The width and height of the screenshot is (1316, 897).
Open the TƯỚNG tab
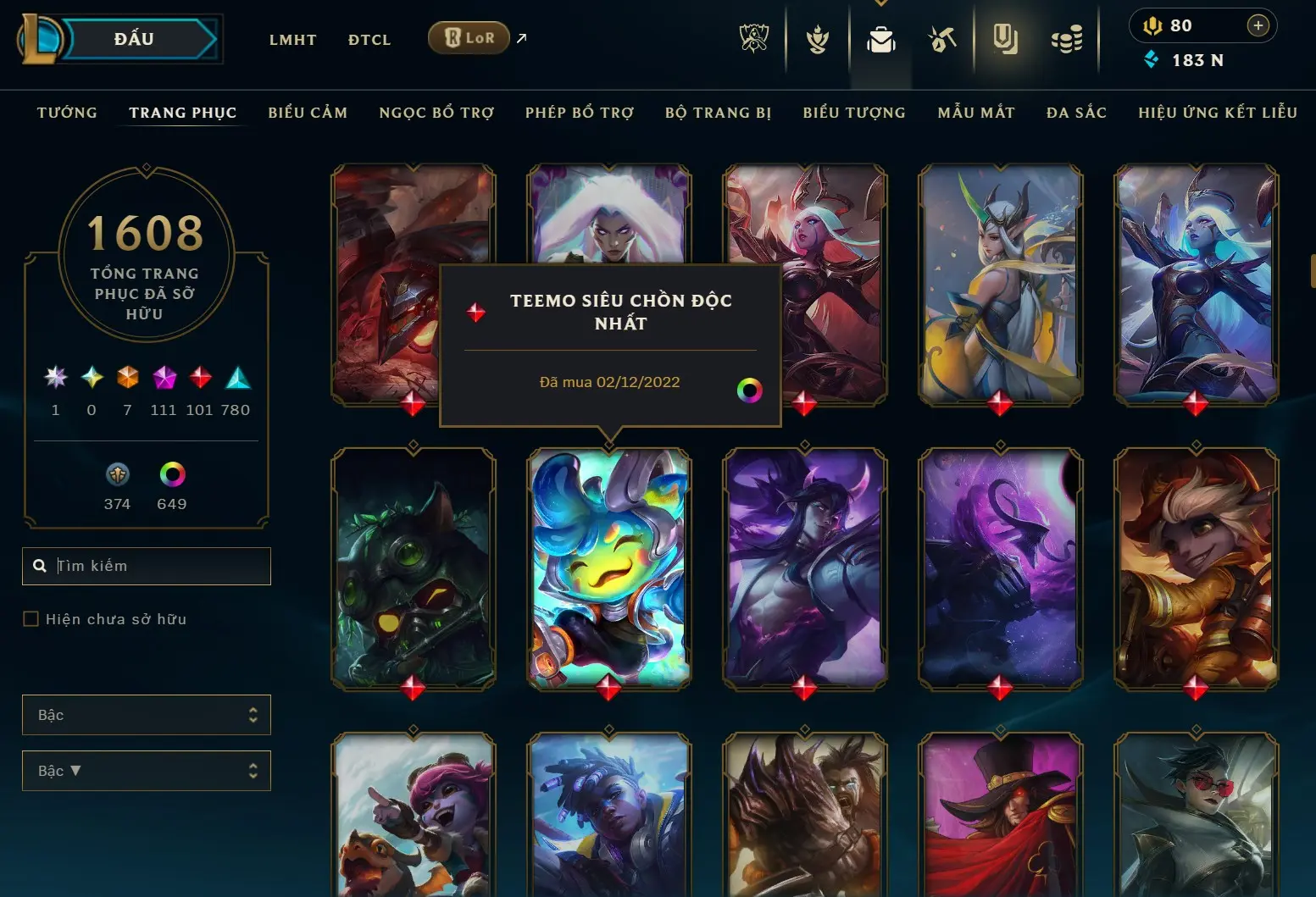(67, 113)
